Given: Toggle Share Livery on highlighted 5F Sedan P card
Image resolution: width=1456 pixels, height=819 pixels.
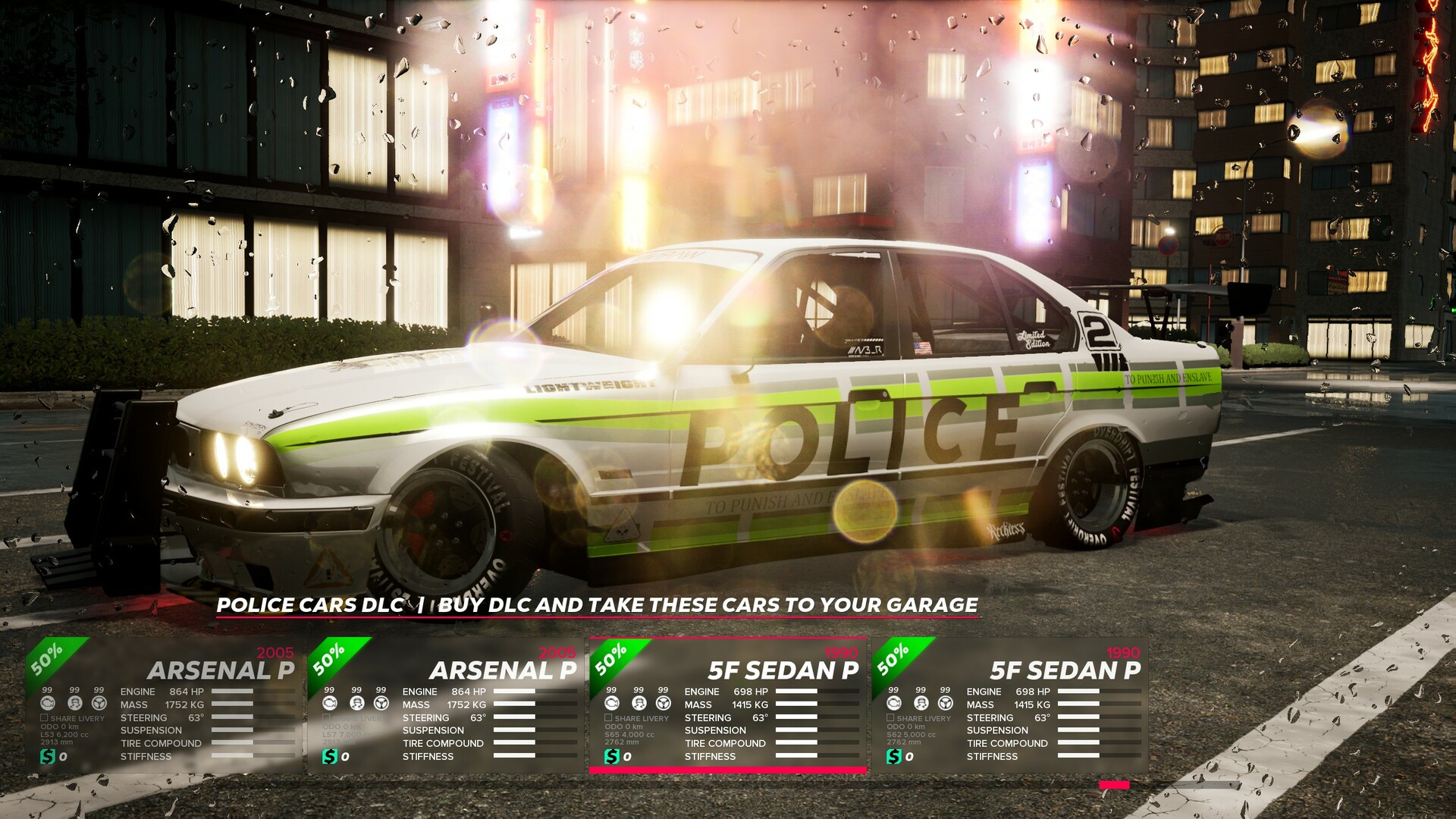Looking at the screenshot, I should (x=608, y=717).
